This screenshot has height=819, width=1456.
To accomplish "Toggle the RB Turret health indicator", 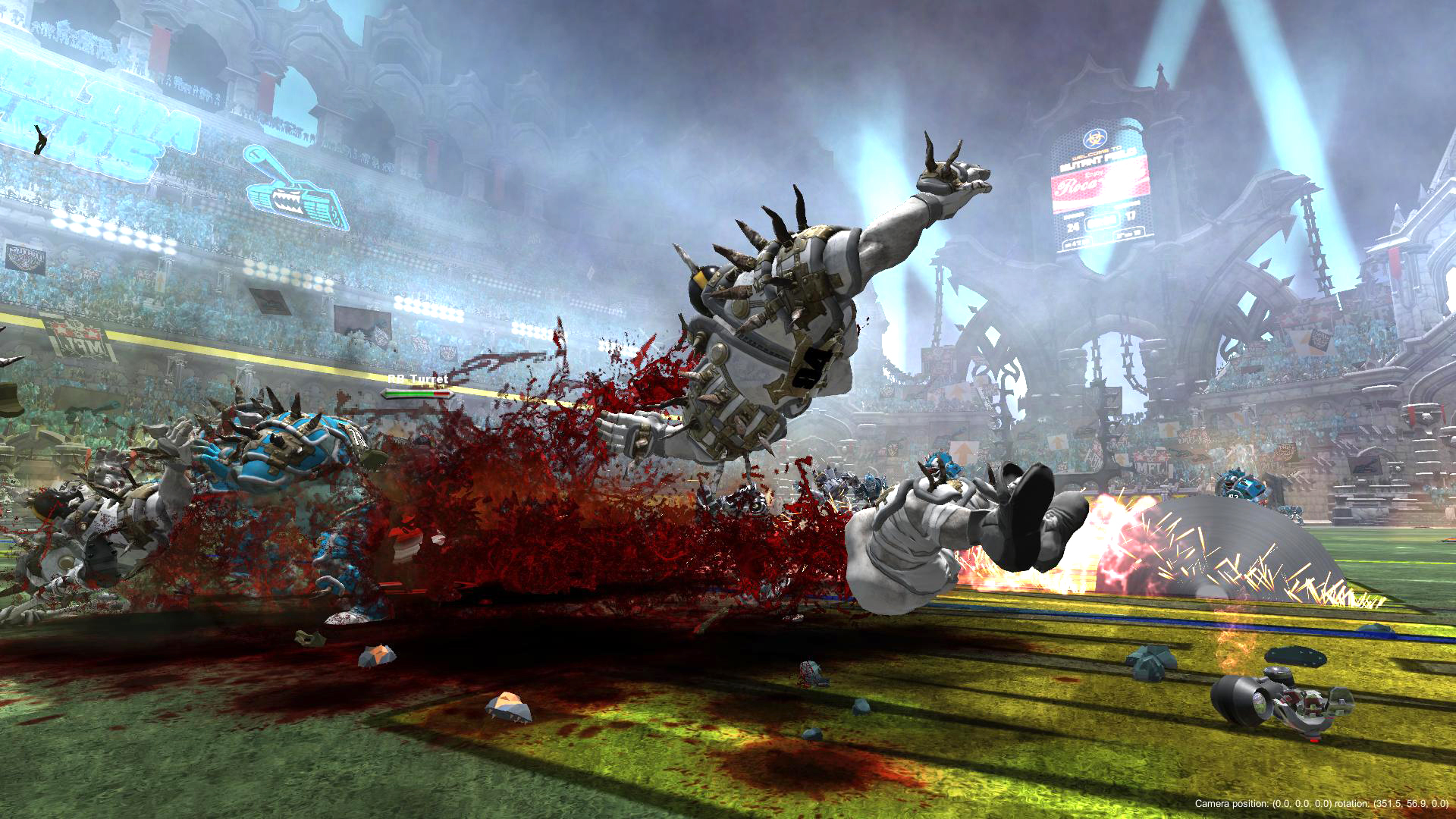I will click(x=417, y=394).
